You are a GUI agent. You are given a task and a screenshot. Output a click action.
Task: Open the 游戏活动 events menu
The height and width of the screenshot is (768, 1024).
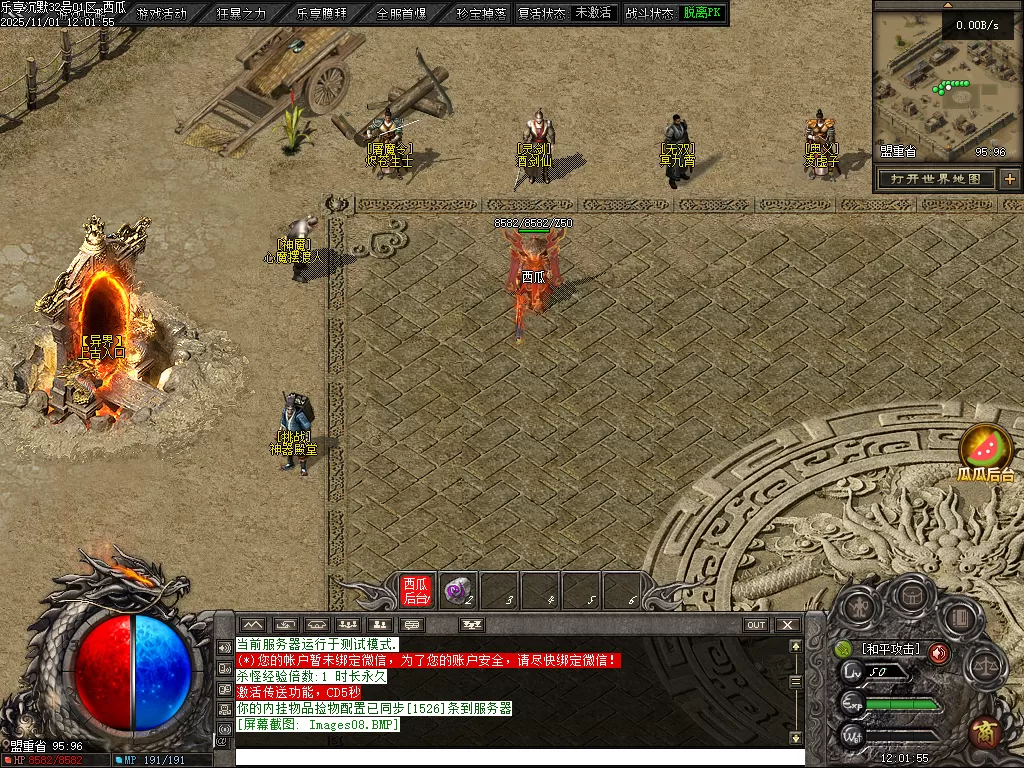pyautogui.click(x=162, y=14)
